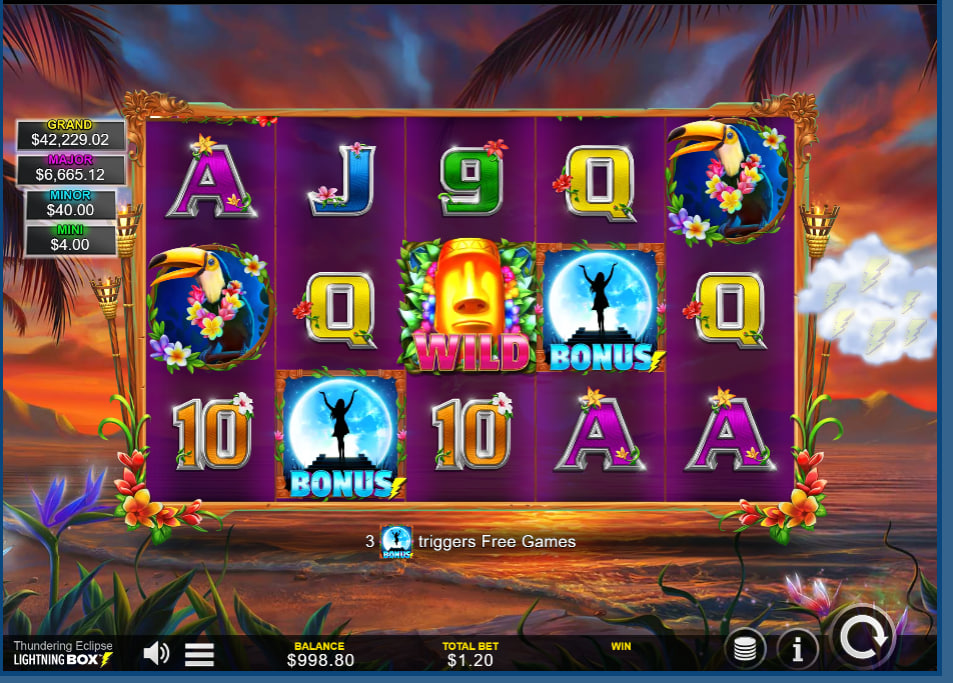Toggle the sound speaker icon

pyautogui.click(x=156, y=654)
